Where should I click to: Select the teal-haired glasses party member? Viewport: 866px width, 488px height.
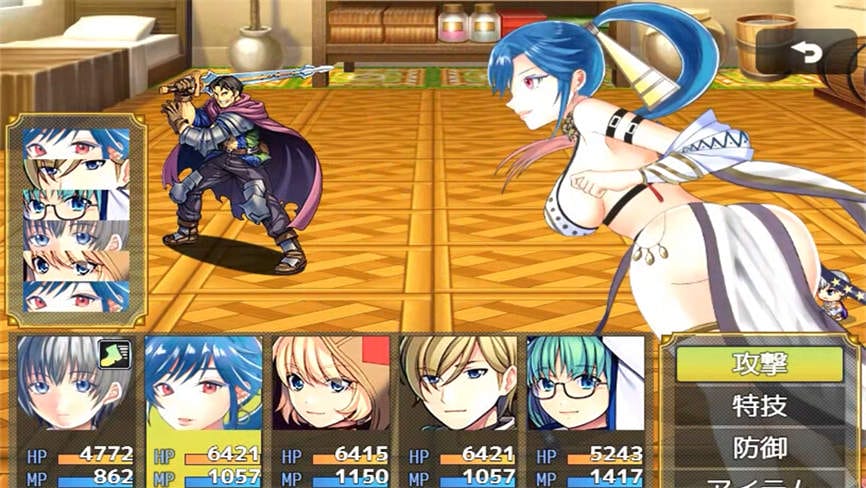click(586, 385)
